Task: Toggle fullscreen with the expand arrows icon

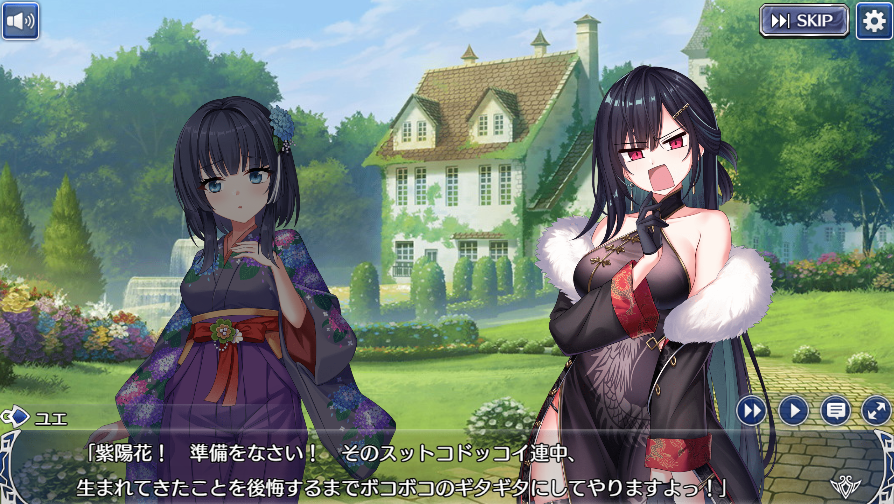Action: click(x=875, y=410)
